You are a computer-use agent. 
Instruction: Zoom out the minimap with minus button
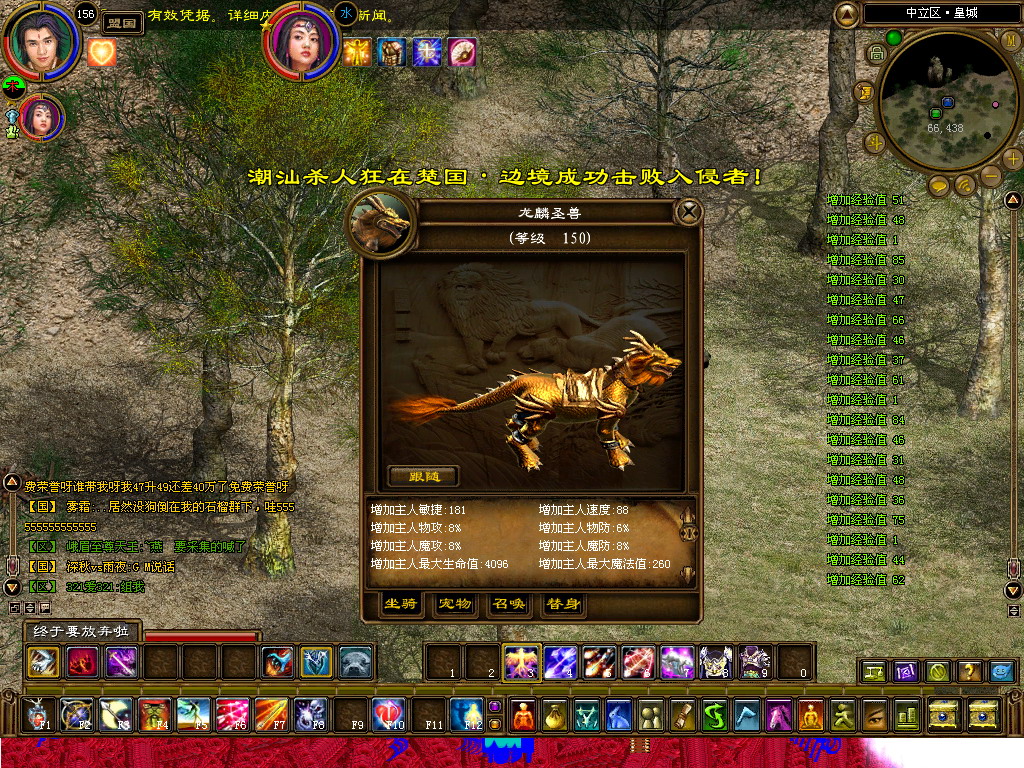click(x=991, y=177)
